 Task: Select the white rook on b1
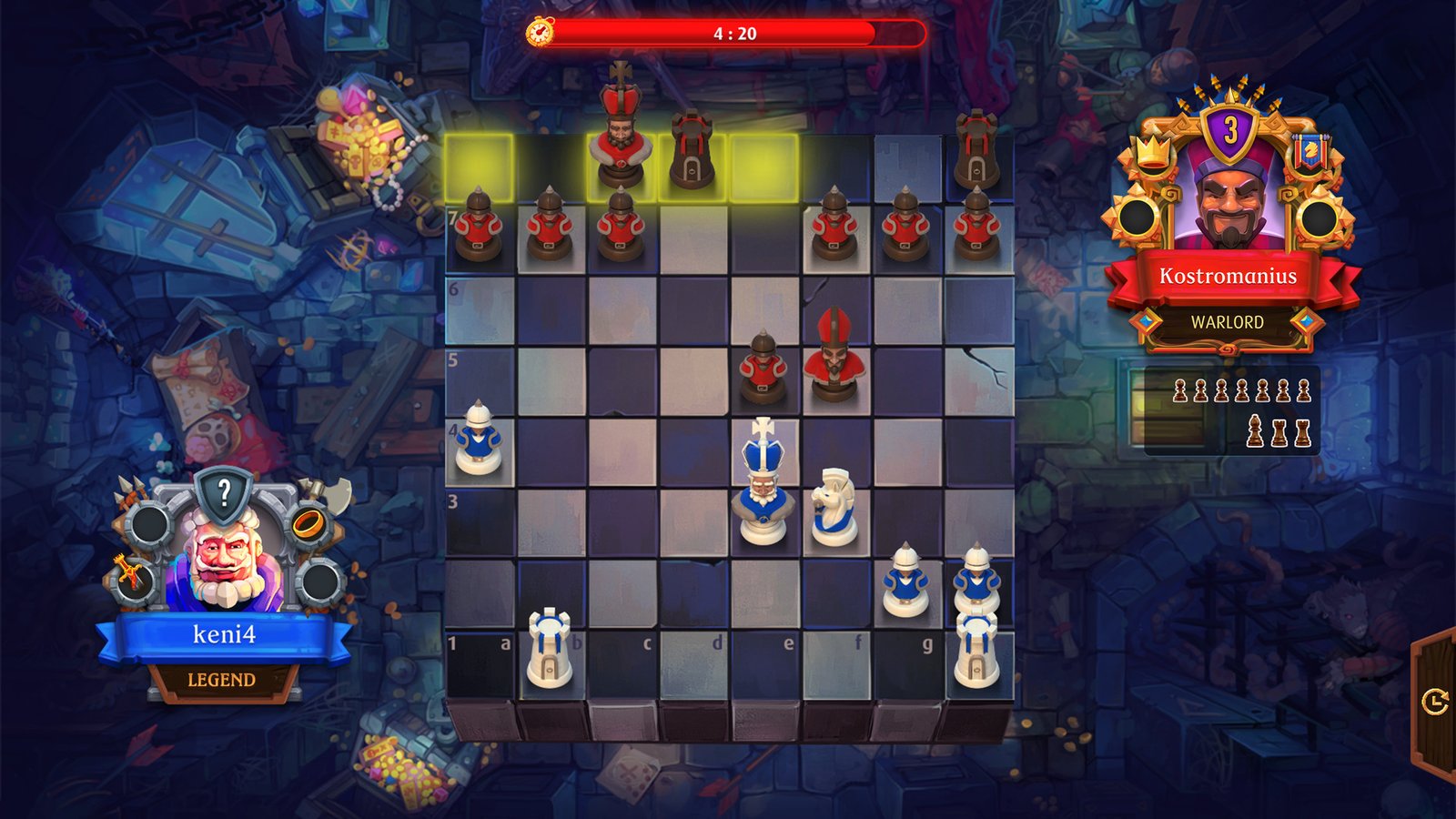click(549, 648)
